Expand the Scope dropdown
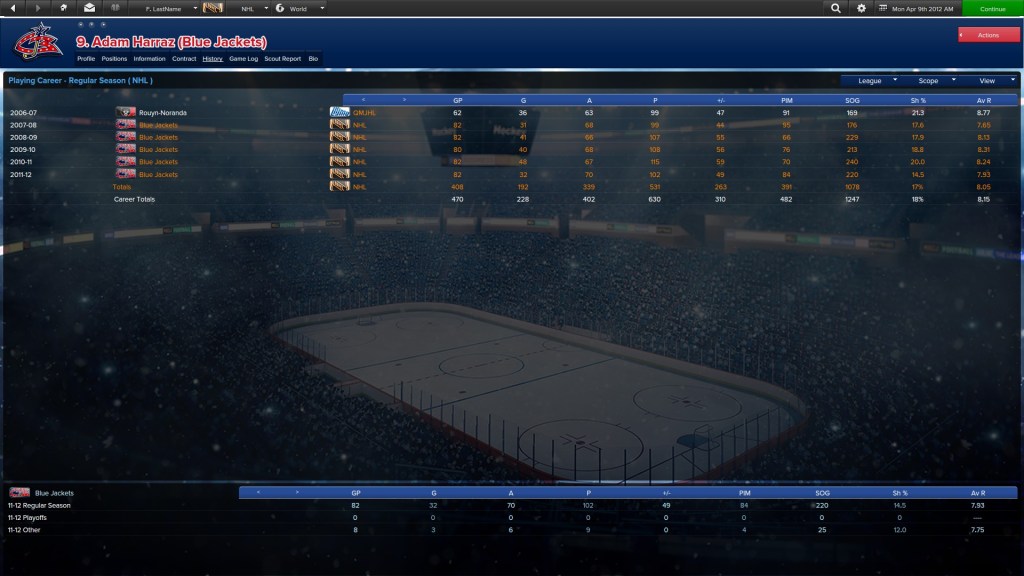1024x576 pixels. click(x=933, y=80)
